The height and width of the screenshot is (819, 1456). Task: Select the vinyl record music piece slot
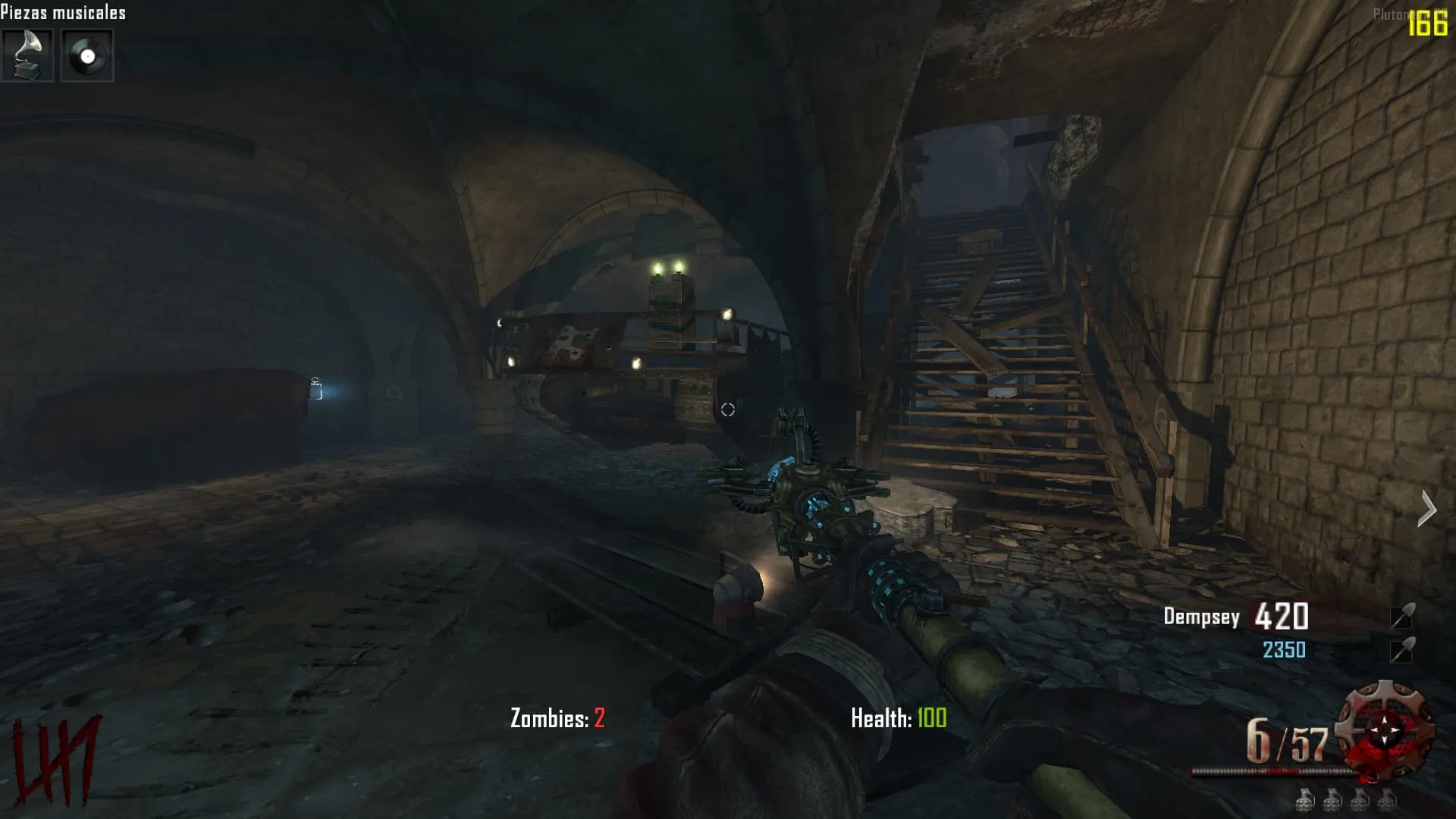87,55
